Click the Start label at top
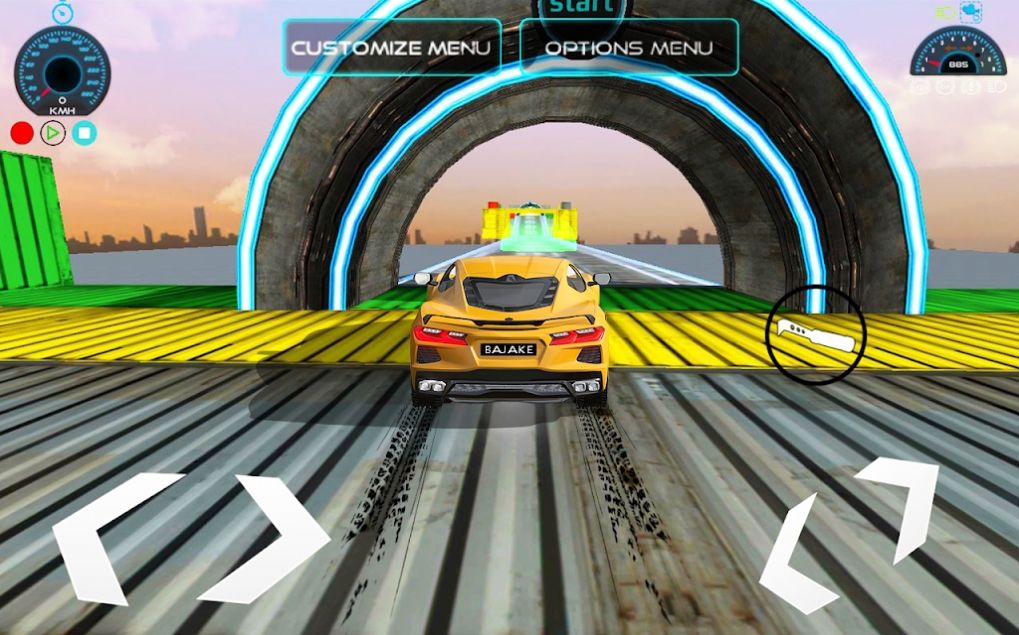This screenshot has height=635, width=1019. pos(581,8)
